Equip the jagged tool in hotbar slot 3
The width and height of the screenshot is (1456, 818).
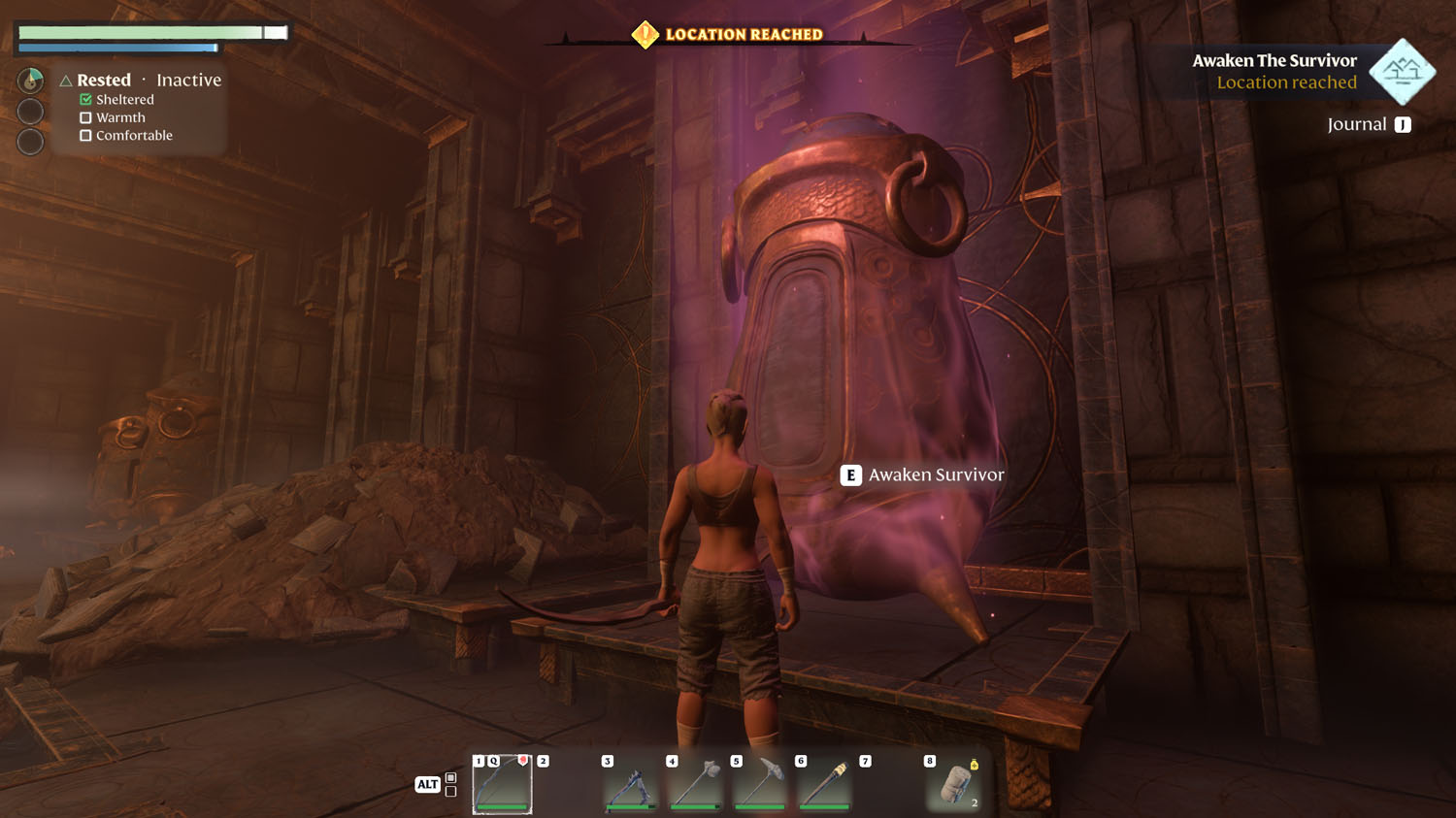coord(631,784)
